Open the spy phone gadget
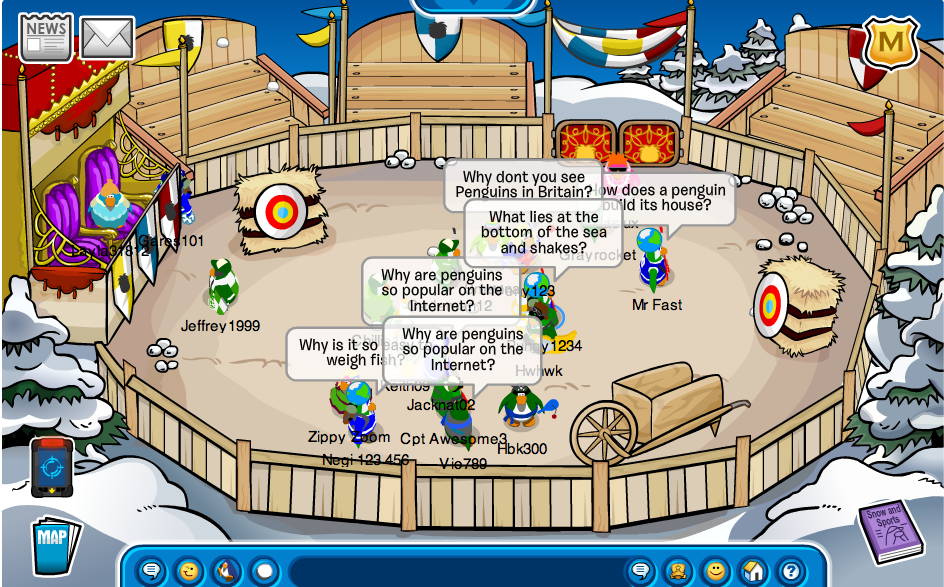 tap(51, 467)
